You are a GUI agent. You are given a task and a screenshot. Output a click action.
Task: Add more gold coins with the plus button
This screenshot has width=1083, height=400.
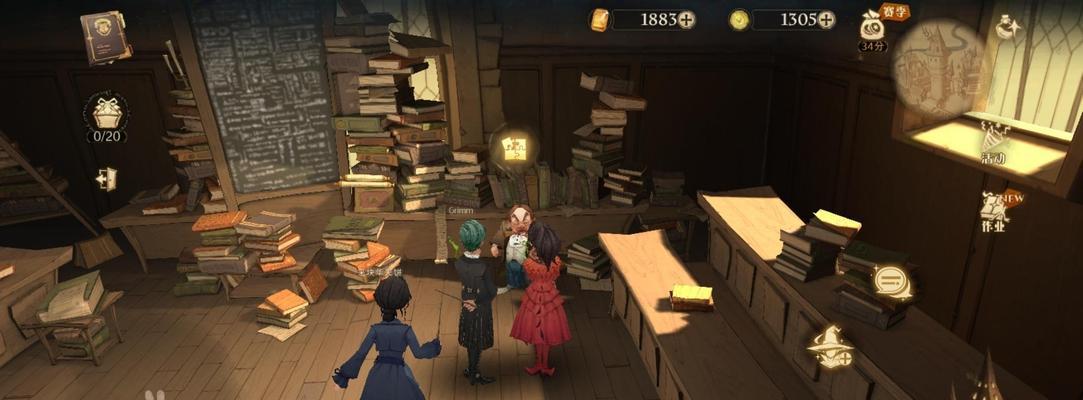[826, 20]
